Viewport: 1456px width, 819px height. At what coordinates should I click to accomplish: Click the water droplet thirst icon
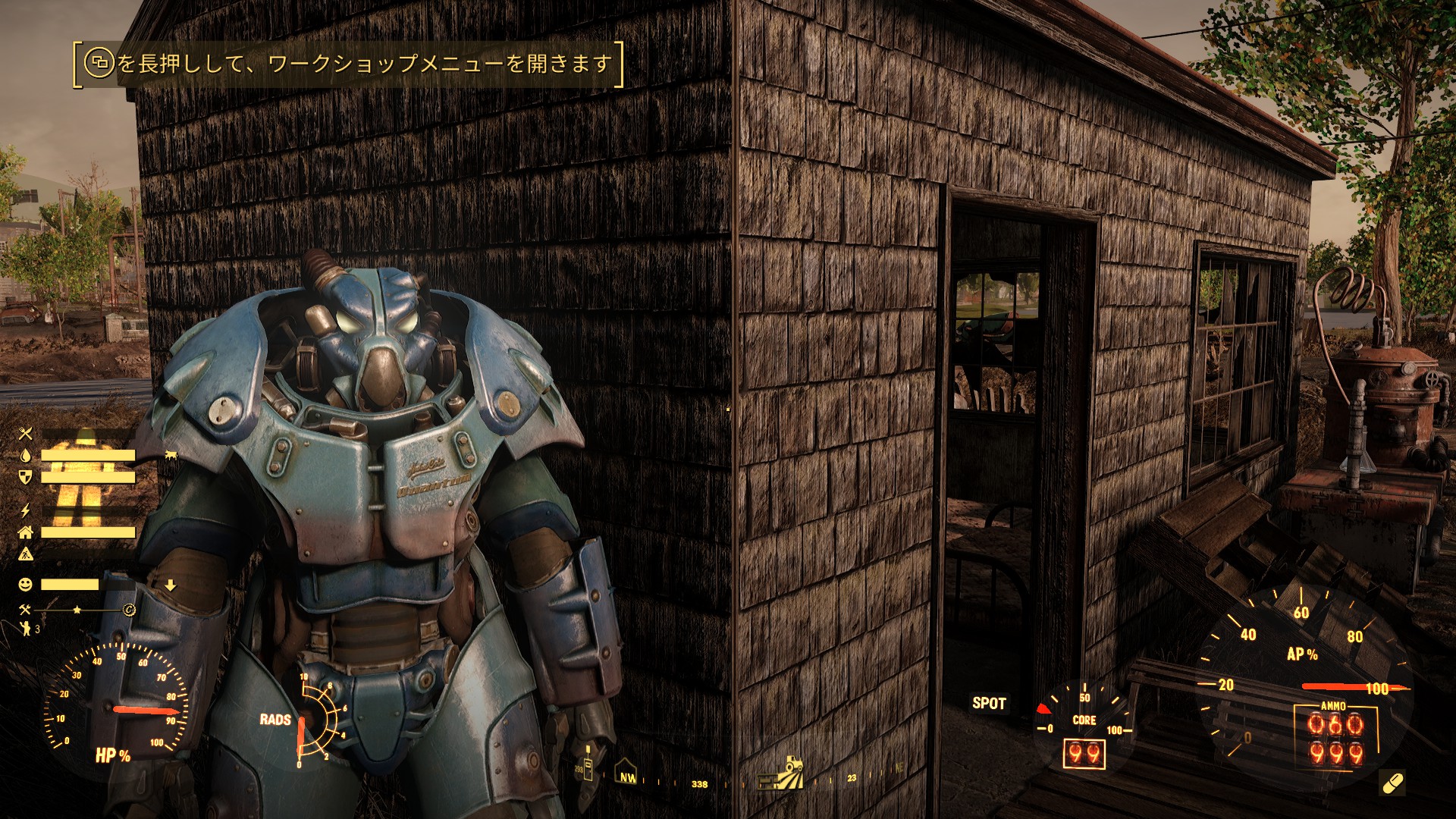point(25,455)
